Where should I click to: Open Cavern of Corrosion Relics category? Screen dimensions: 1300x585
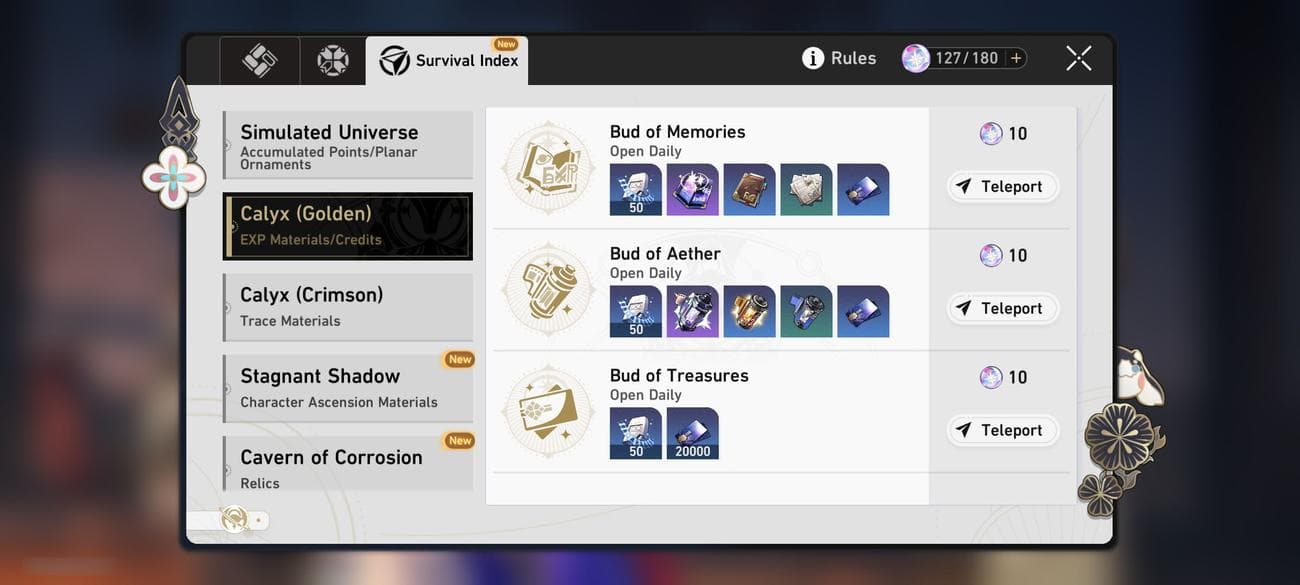pyautogui.click(x=347, y=466)
